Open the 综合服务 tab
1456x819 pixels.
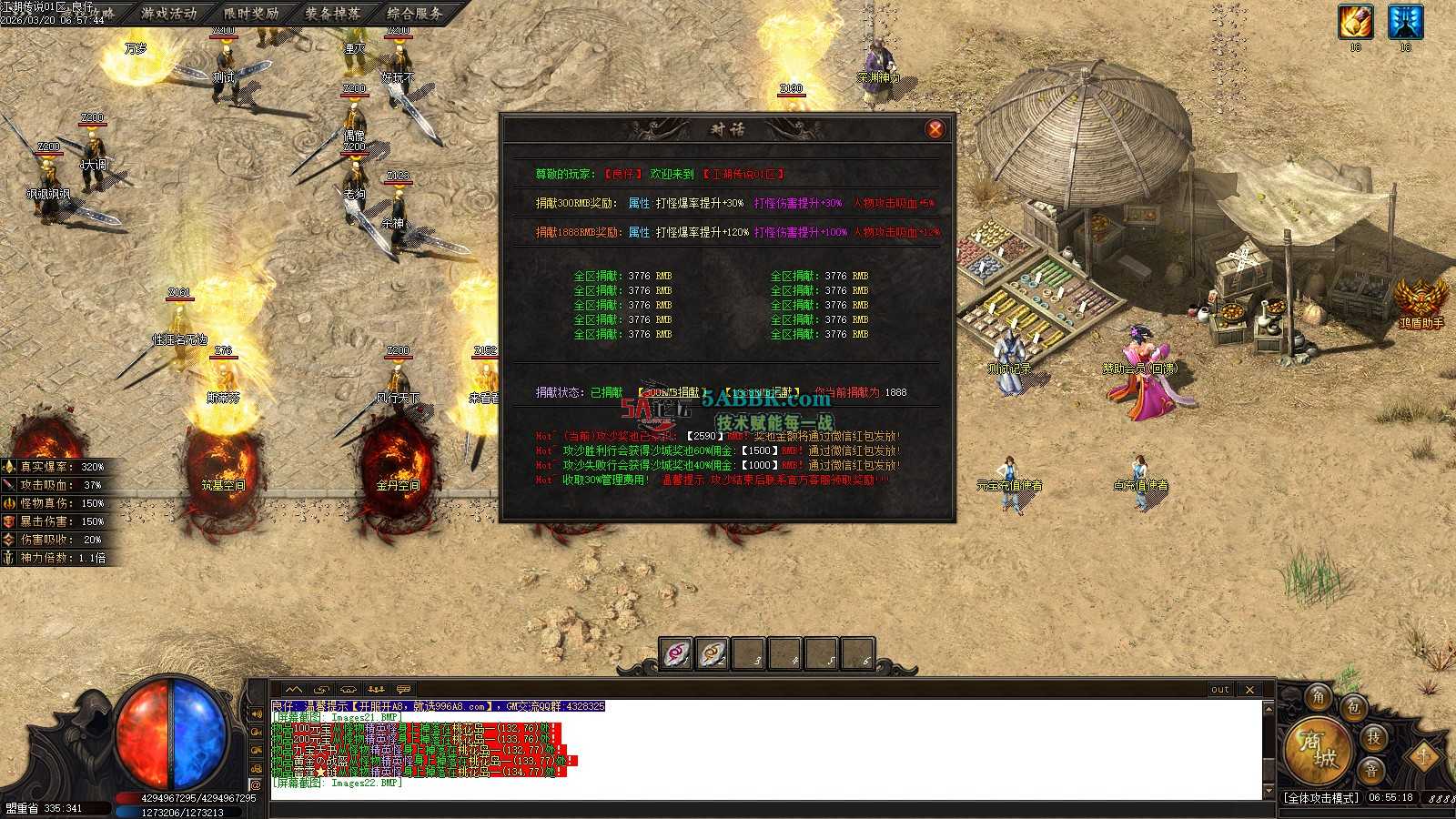[x=415, y=13]
